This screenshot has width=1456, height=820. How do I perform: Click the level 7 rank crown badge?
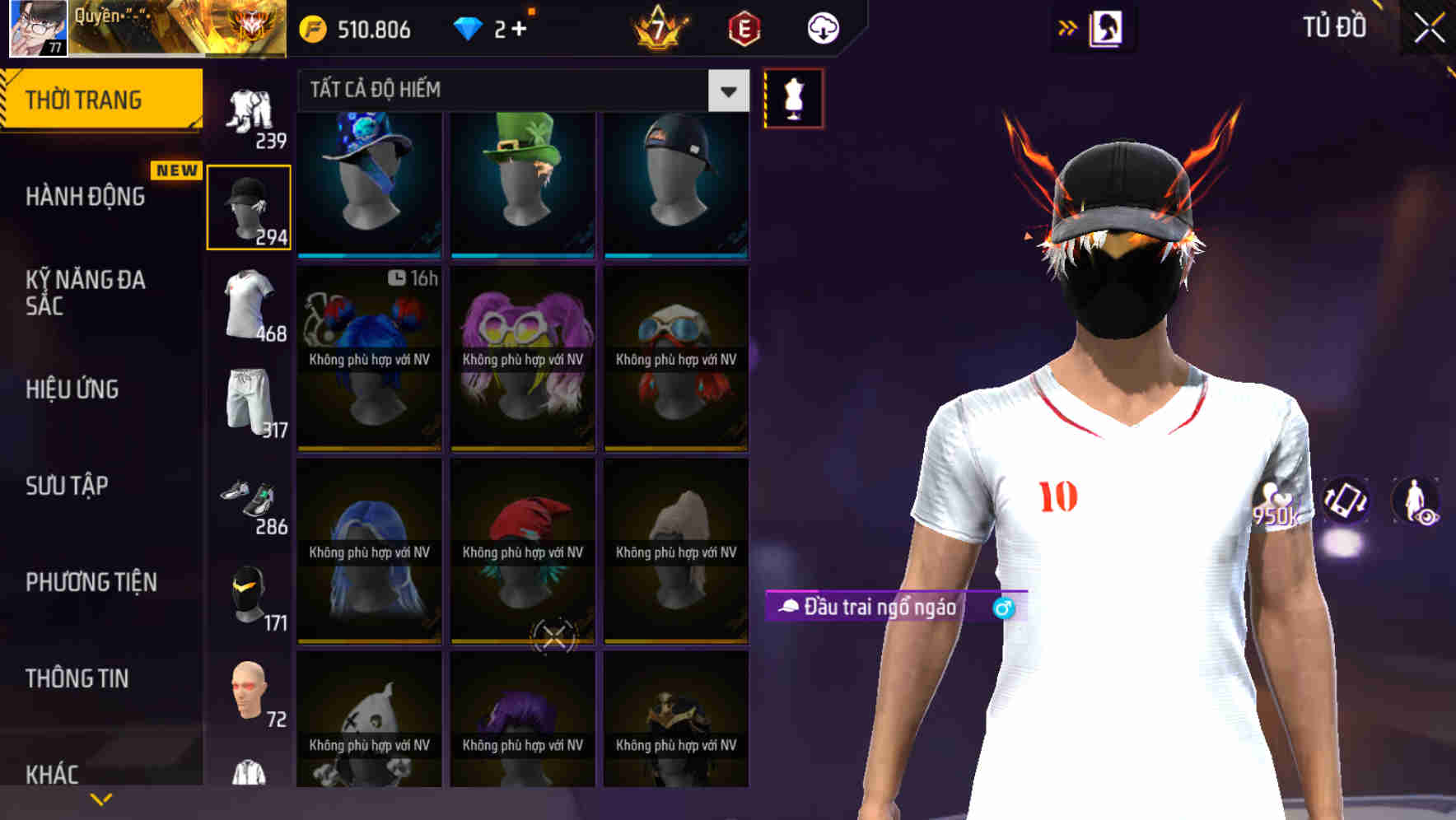(x=659, y=27)
